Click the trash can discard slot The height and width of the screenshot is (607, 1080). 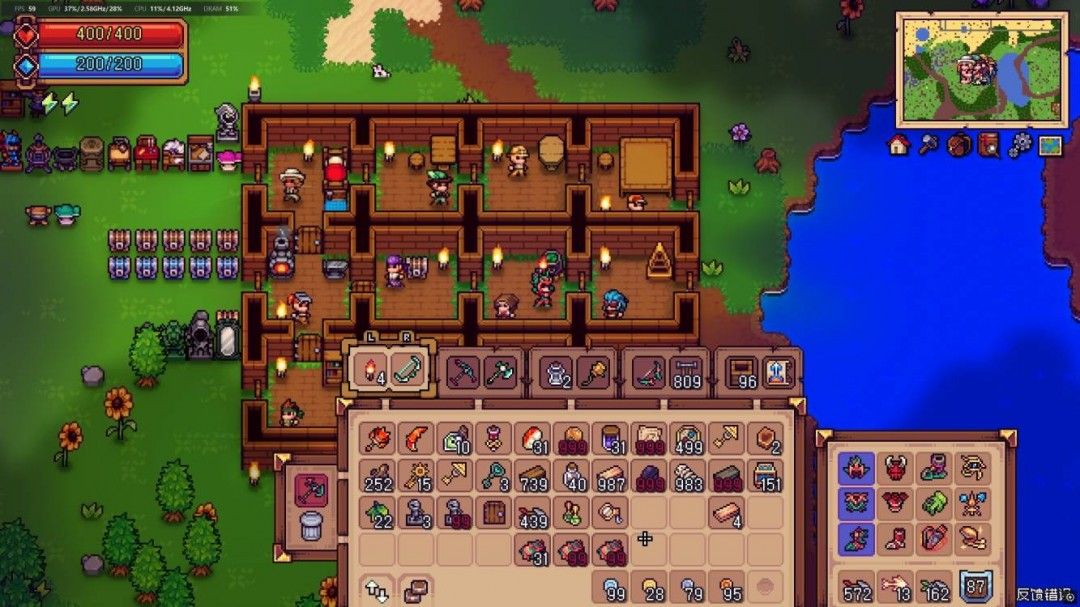pyautogui.click(x=311, y=524)
